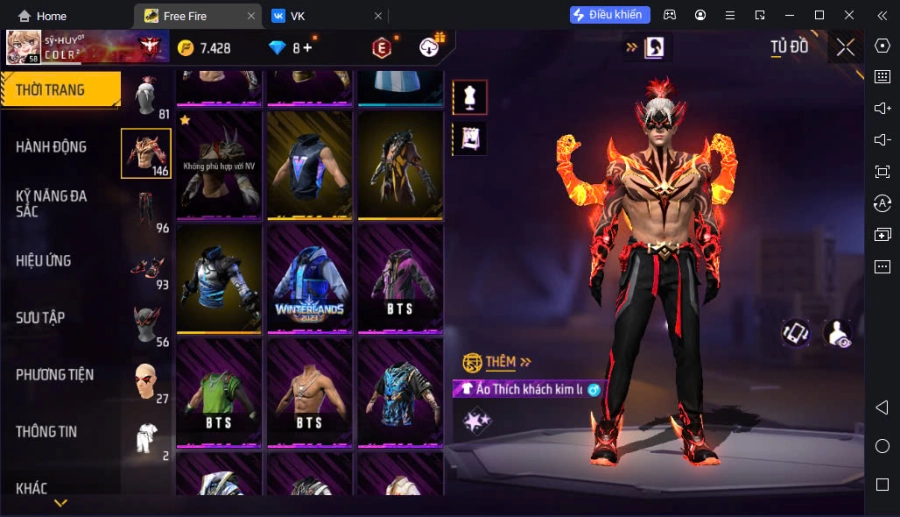Select the masks subcategory with 56 items
900x517 pixels.
[x=146, y=323]
